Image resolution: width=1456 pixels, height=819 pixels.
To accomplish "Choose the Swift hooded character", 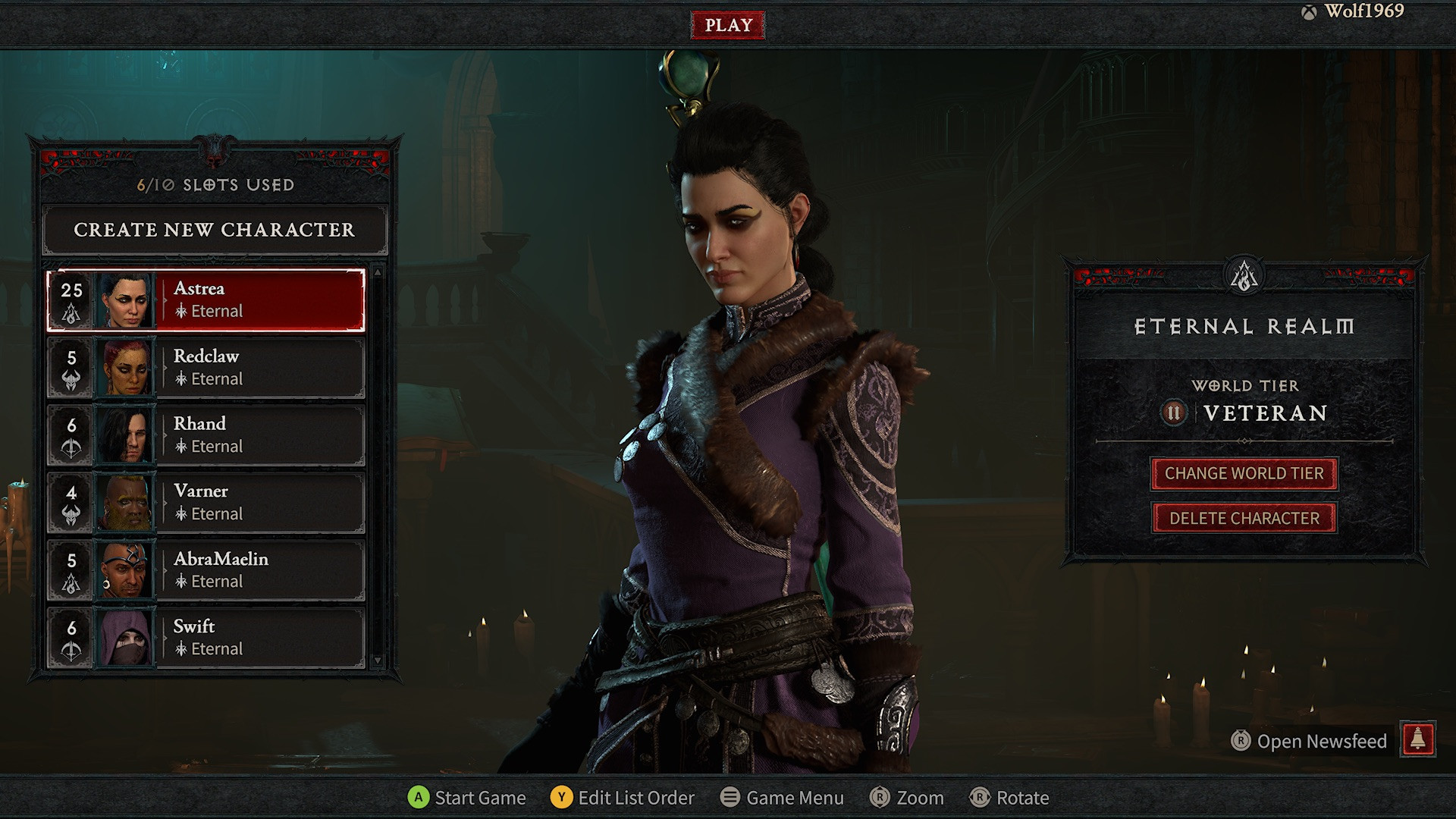I will coord(206,638).
